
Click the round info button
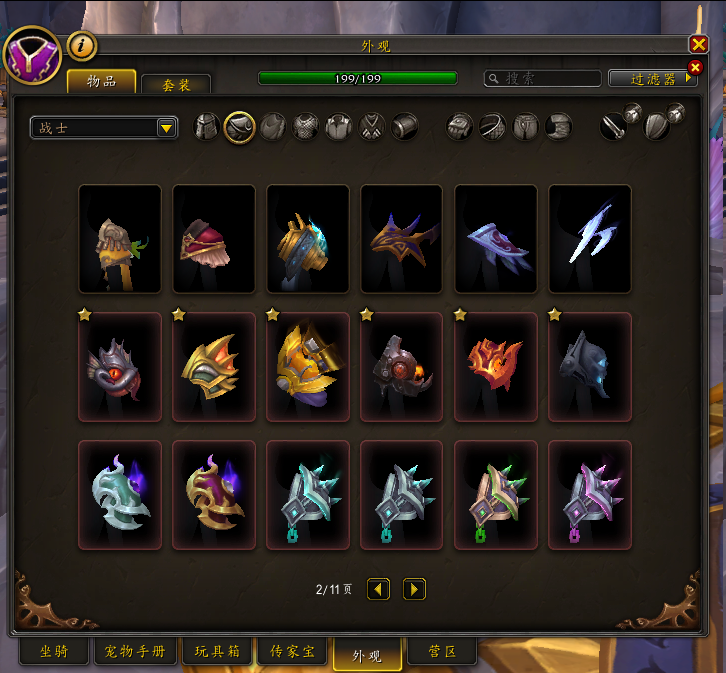(81, 46)
